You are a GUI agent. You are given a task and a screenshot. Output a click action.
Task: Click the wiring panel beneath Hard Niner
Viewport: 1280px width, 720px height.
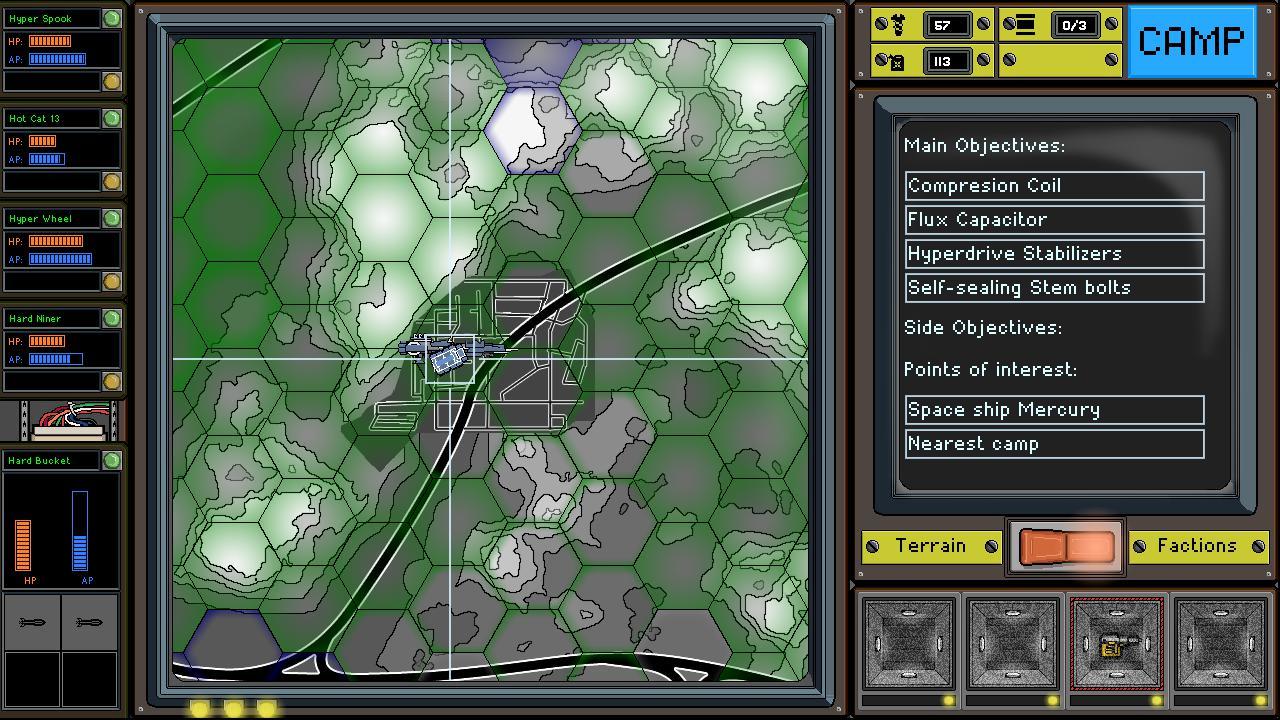63,418
